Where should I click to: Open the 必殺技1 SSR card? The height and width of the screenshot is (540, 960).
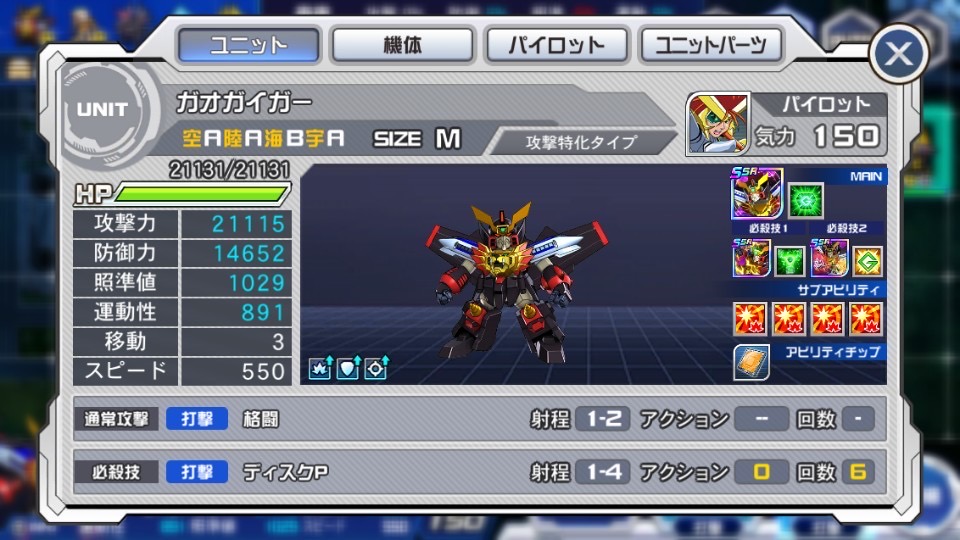click(x=750, y=258)
